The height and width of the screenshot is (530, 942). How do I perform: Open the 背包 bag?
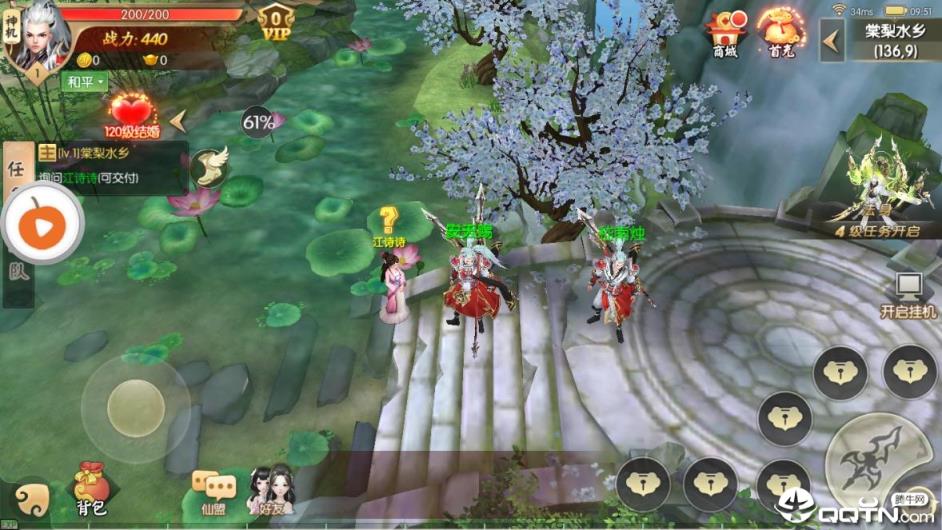coord(91,487)
